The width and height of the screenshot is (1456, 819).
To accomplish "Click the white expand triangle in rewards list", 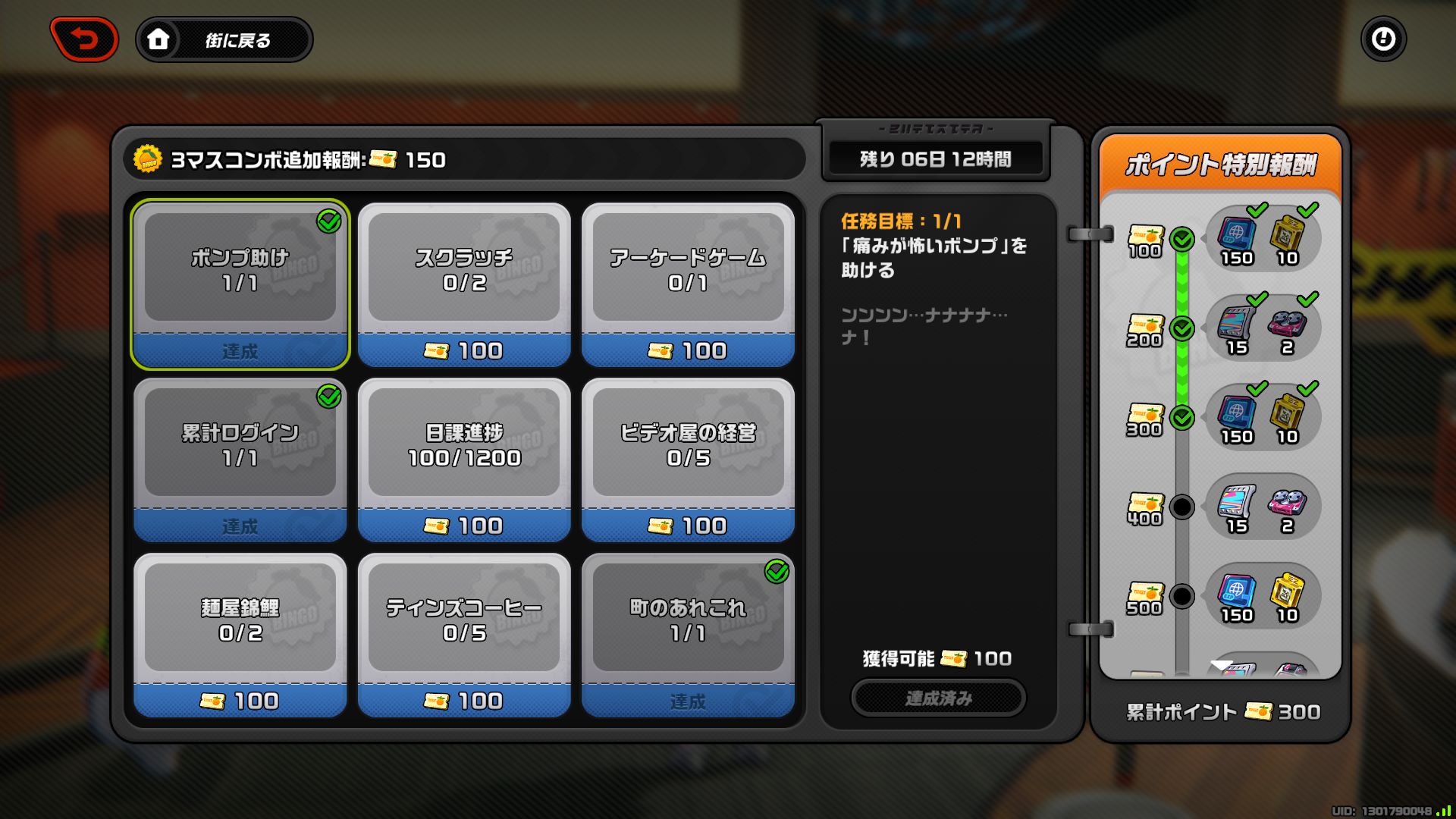I will click(1221, 664).
